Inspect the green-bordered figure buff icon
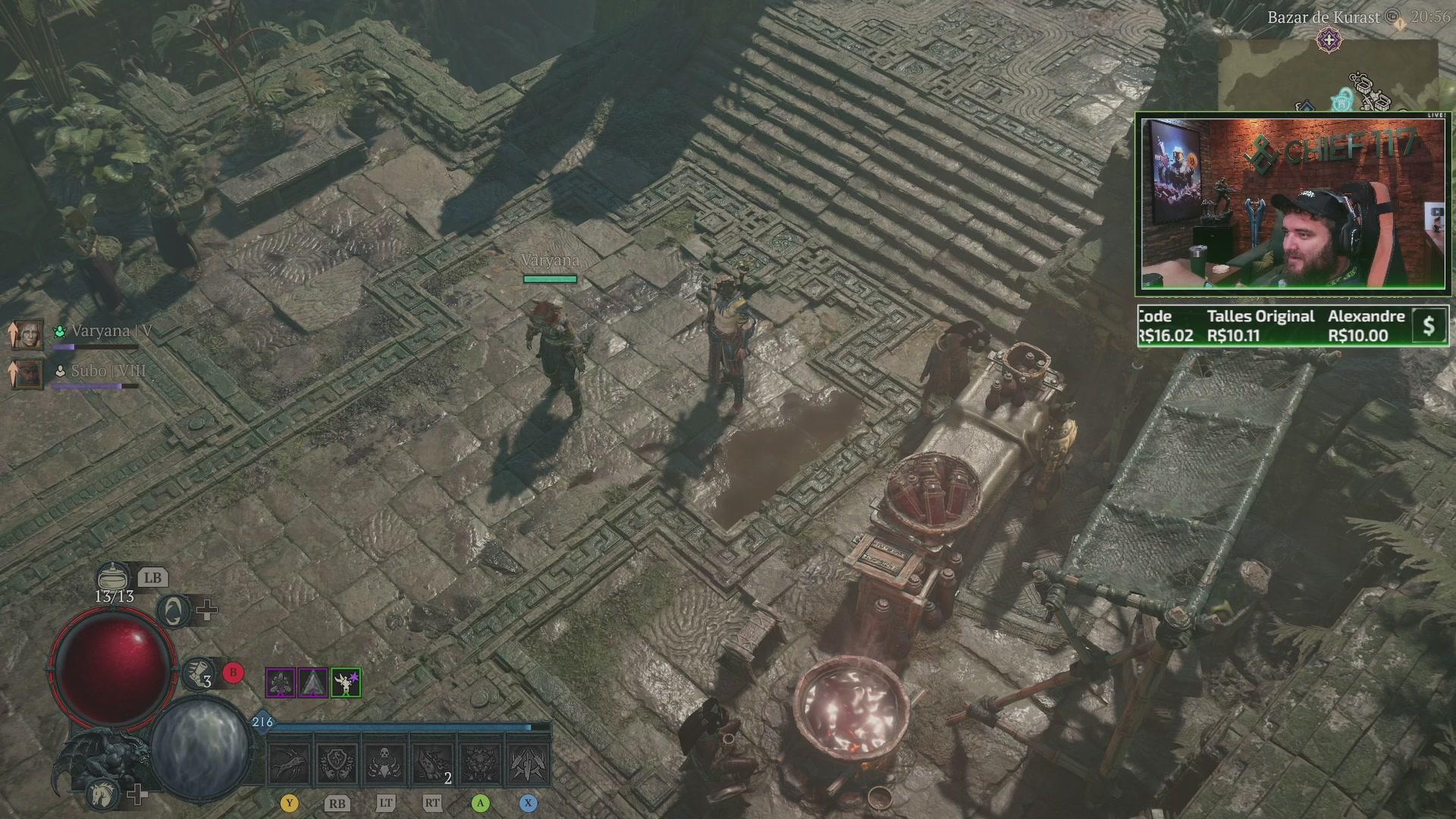Viewport: 1456px width, 819px height. 346,683
